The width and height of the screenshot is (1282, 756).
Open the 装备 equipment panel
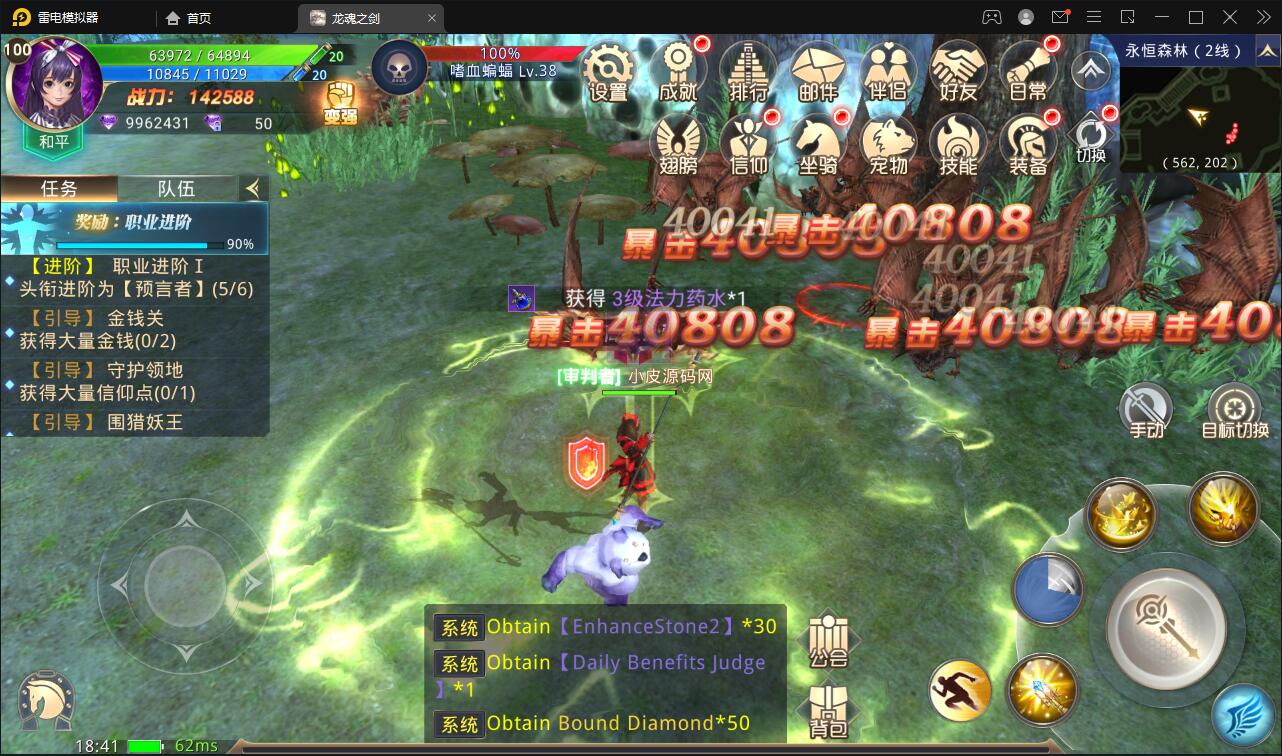(x=1028, y=140)
